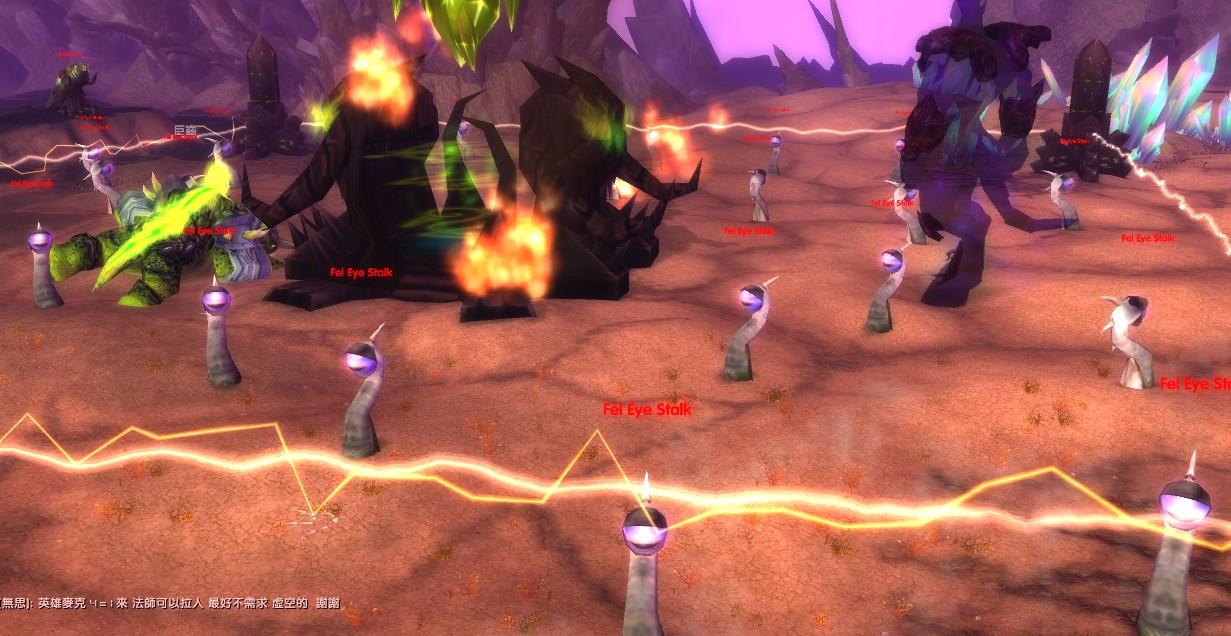This screenshot has height=636, width=1231.
Task: Click the player name 無思 in chat
Action: coord(15,603)
